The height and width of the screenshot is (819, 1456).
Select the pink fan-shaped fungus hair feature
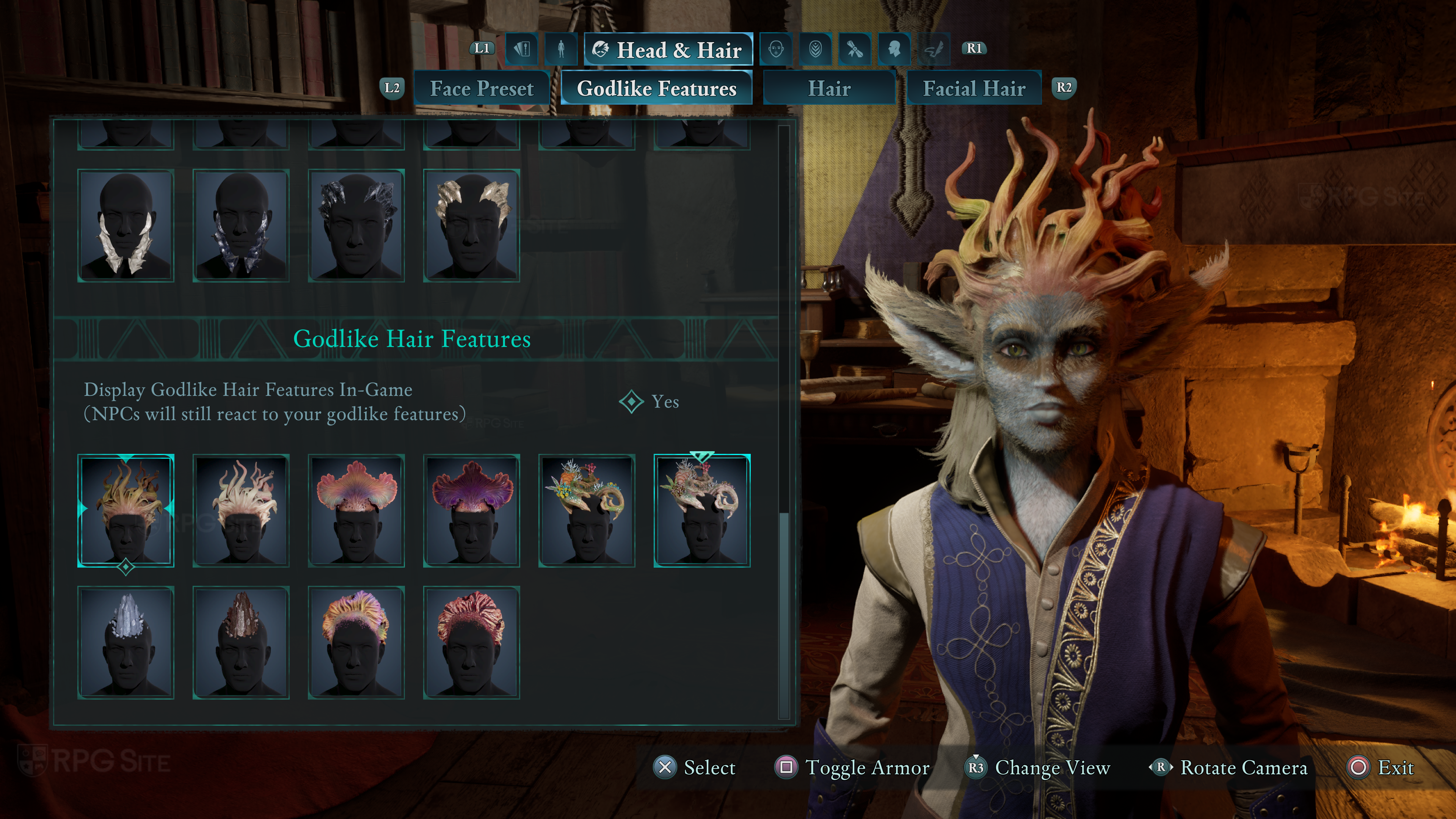tap(356, 510)
